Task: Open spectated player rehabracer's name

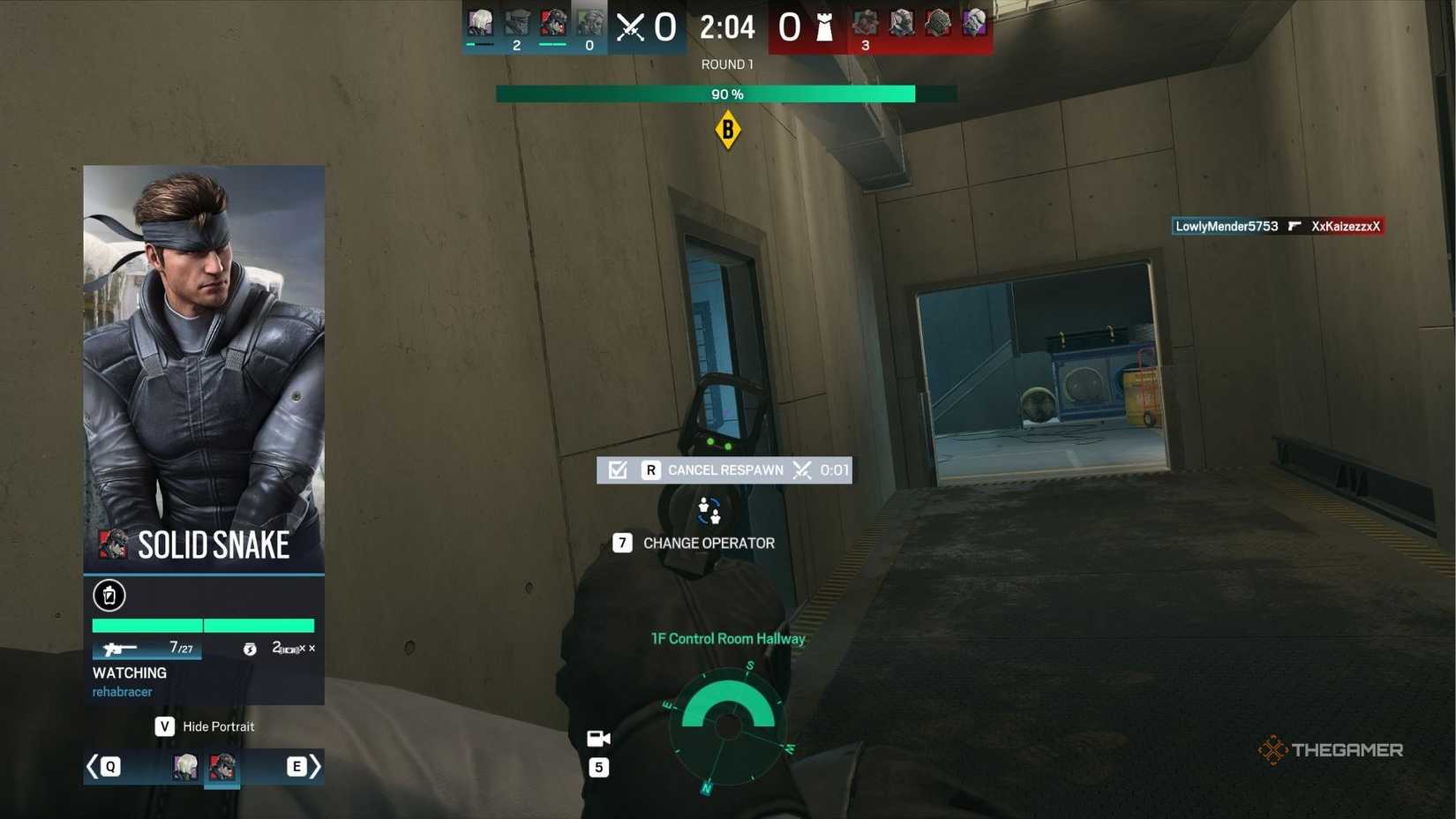Action: [121, 692]
